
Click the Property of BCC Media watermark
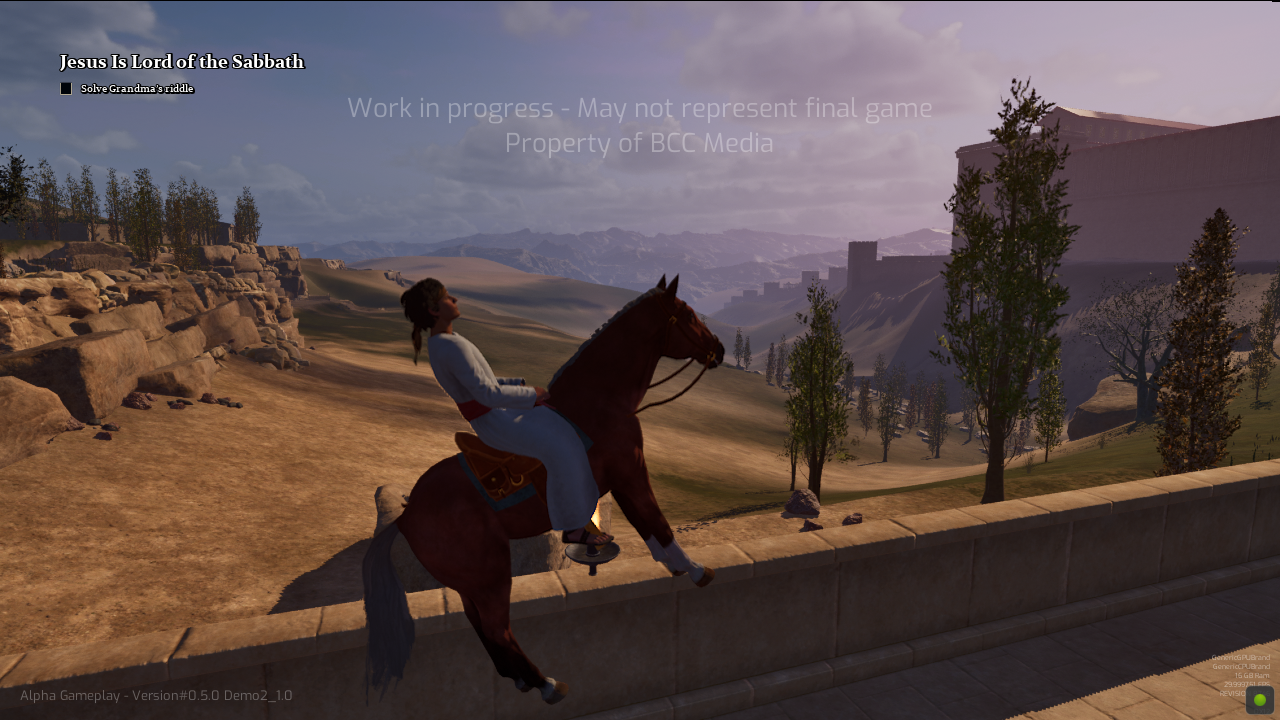639,143
